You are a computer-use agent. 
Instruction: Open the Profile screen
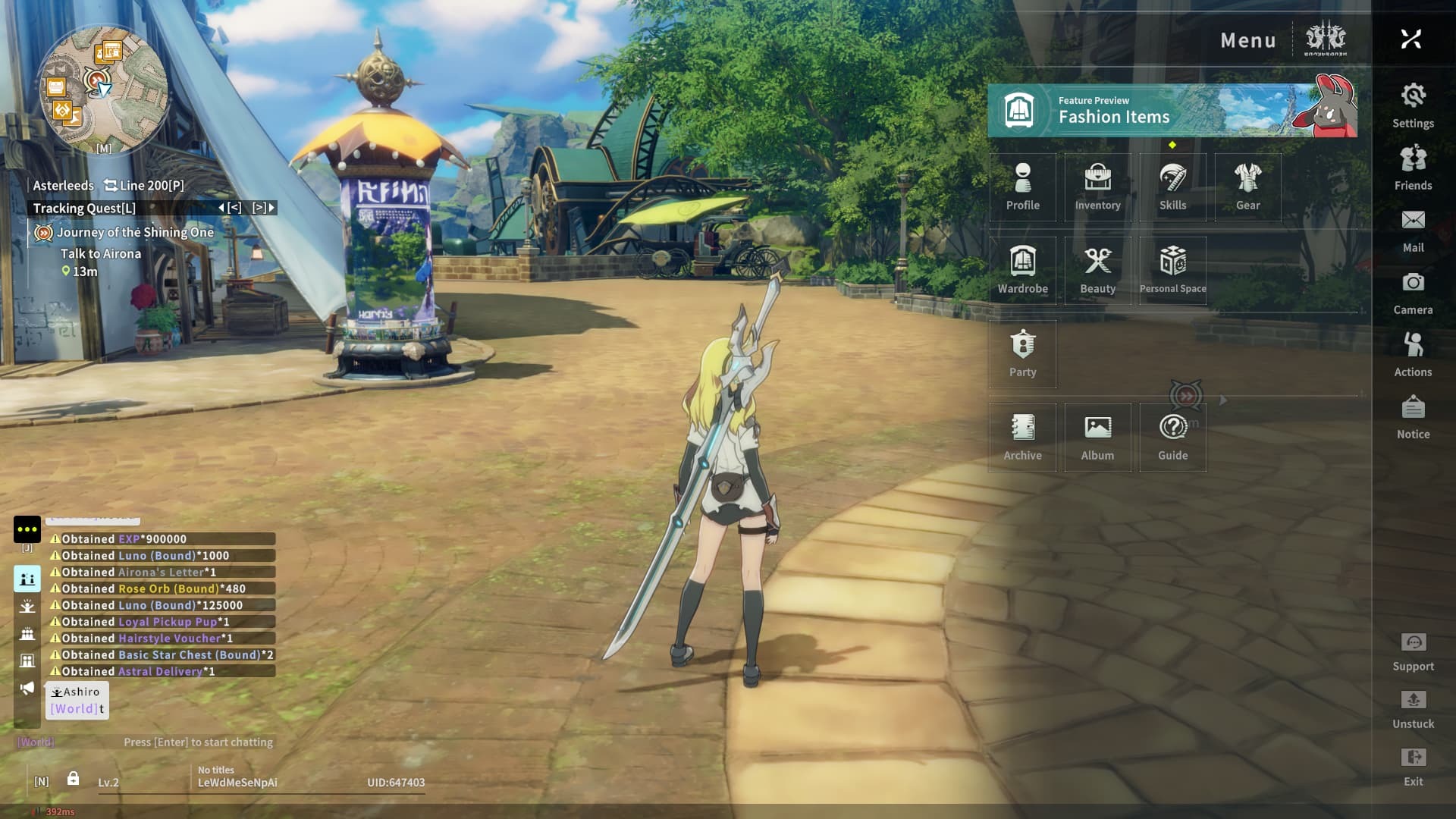click(x=1022, y=187)
